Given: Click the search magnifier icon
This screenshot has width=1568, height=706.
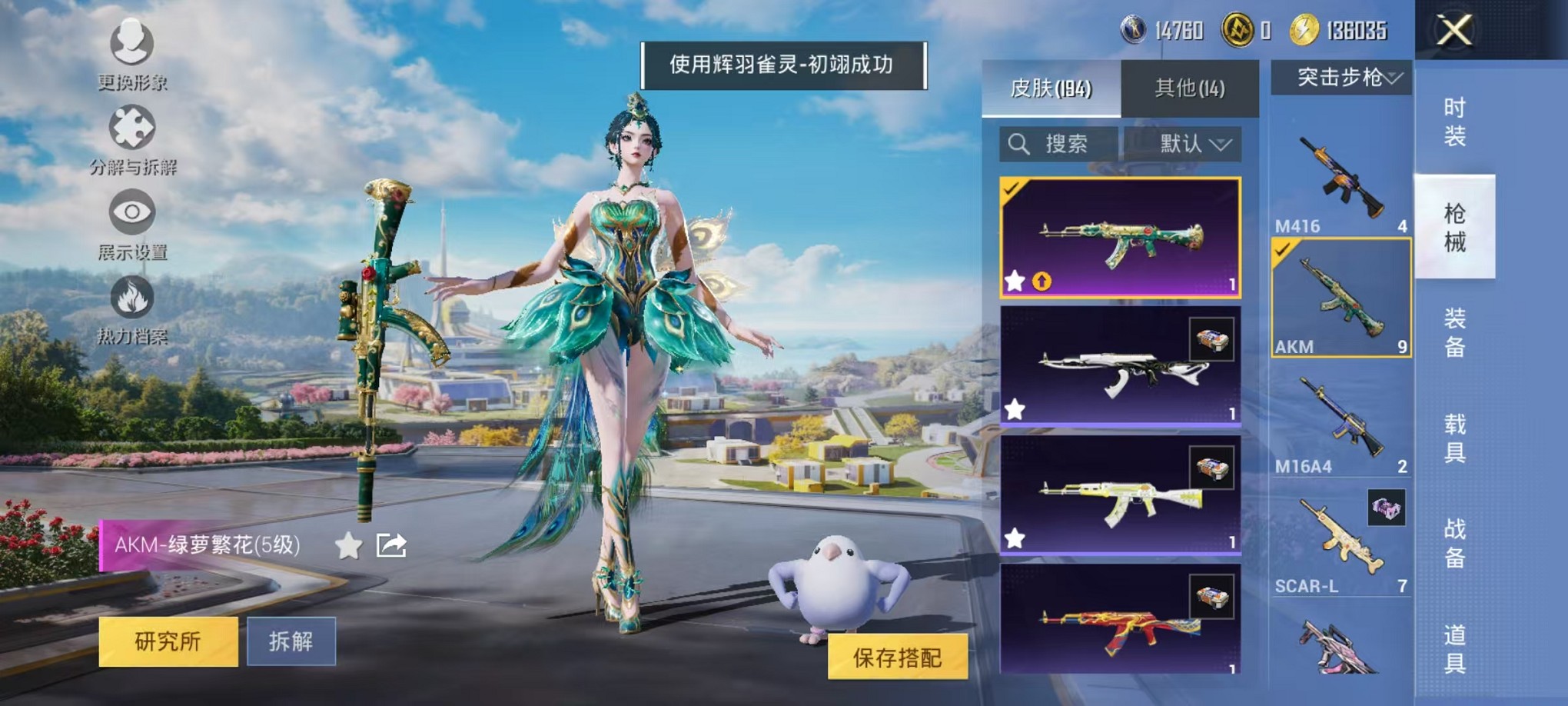Looking at the screenshot, I should 1020,143.
